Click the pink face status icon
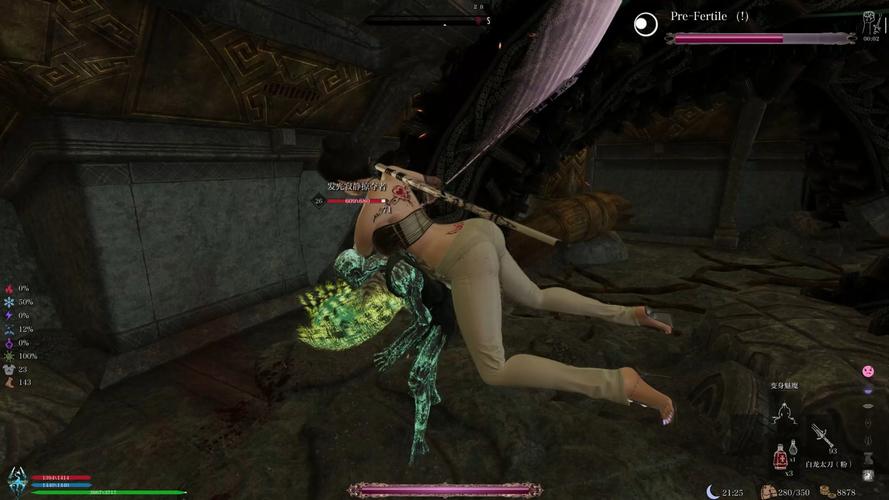Screen dimensions: 889x500 (x=868, y=371)
